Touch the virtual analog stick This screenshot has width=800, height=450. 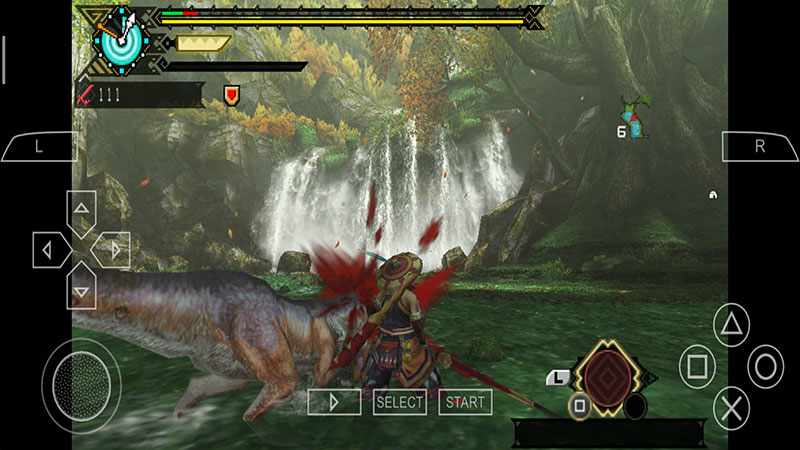[81, 379]
